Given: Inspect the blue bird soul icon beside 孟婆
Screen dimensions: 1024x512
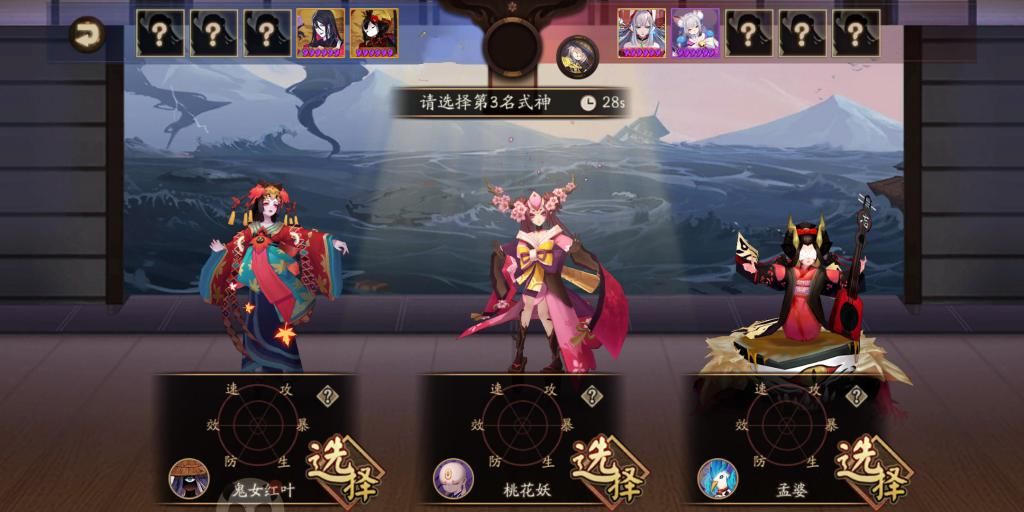Looking at the screenshot, I should tap(717, 479).
